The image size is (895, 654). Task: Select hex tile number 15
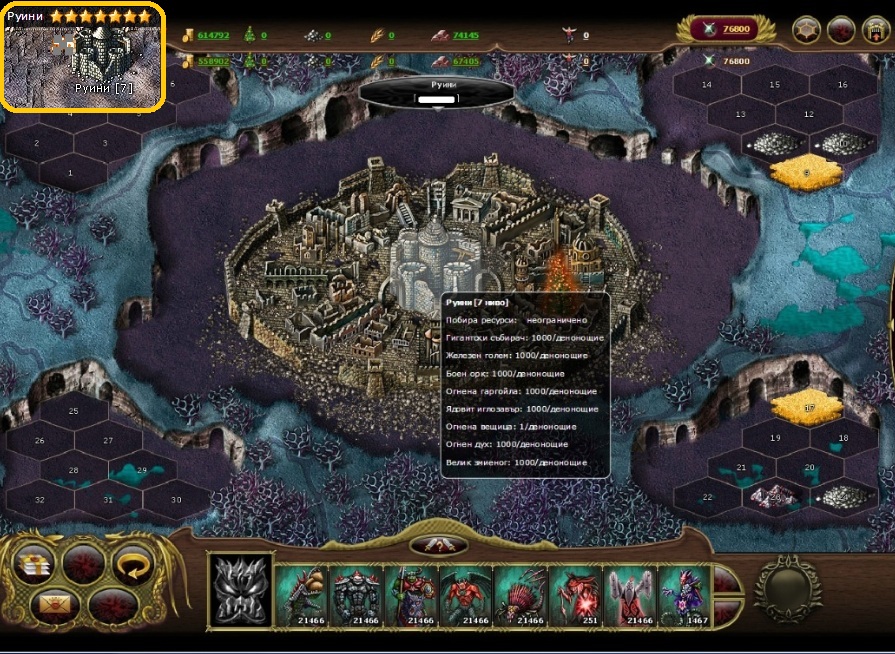(x=774, y=86)
